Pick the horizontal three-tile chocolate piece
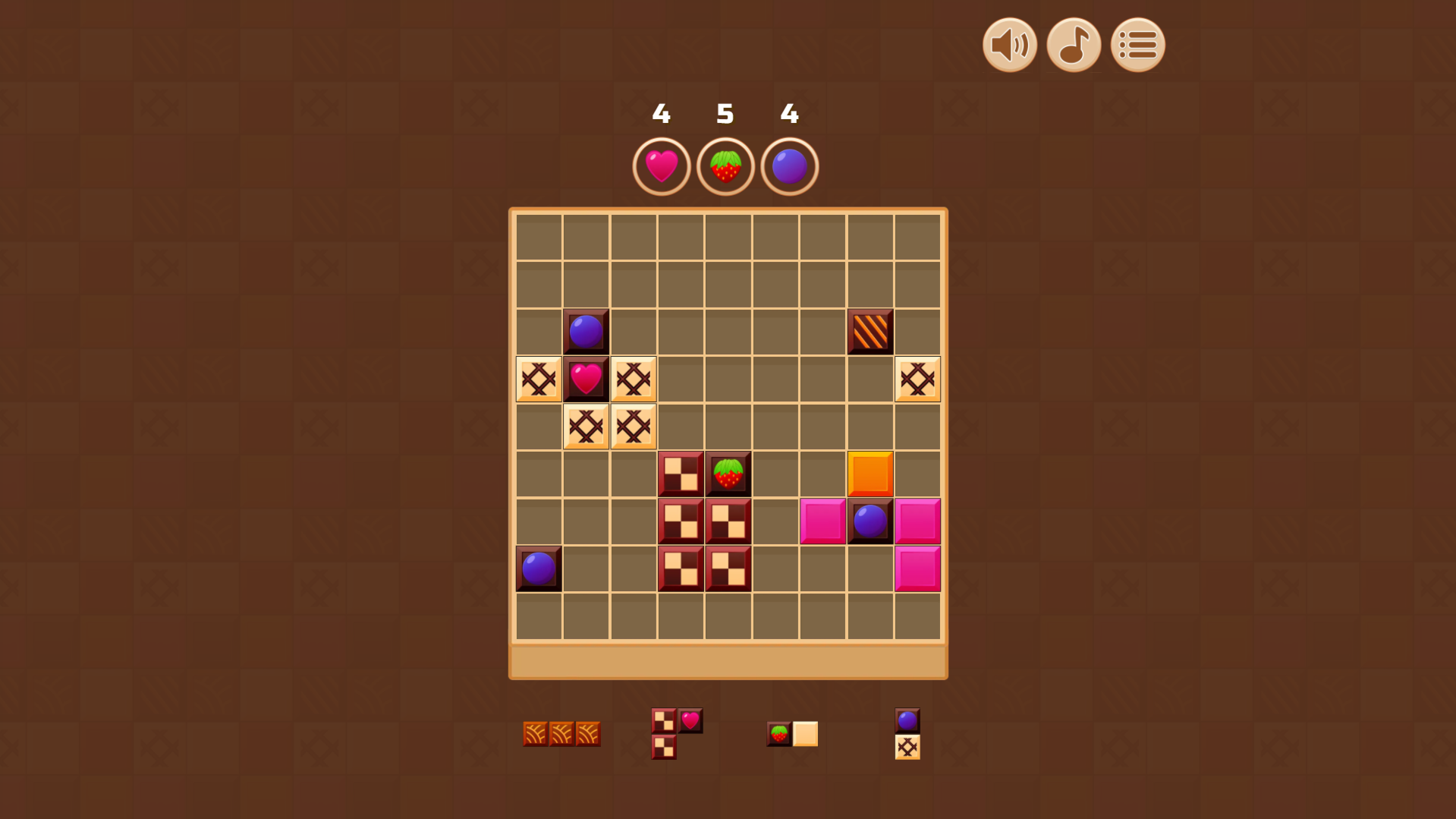 point(561,733)
